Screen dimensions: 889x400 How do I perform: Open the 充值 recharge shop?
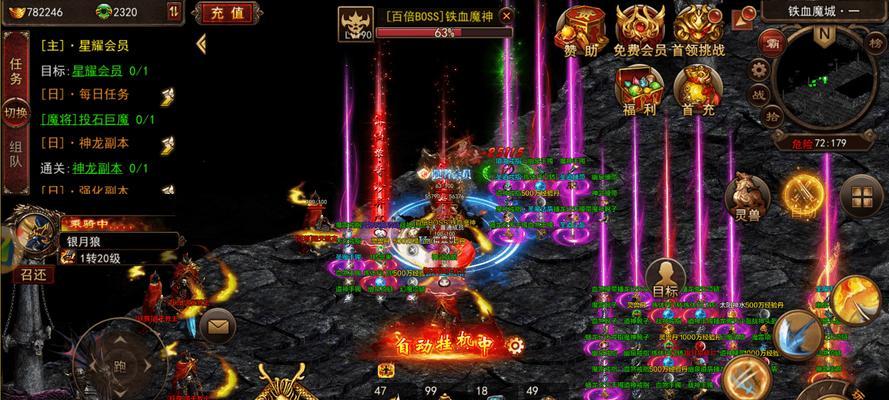pos(225,13)
